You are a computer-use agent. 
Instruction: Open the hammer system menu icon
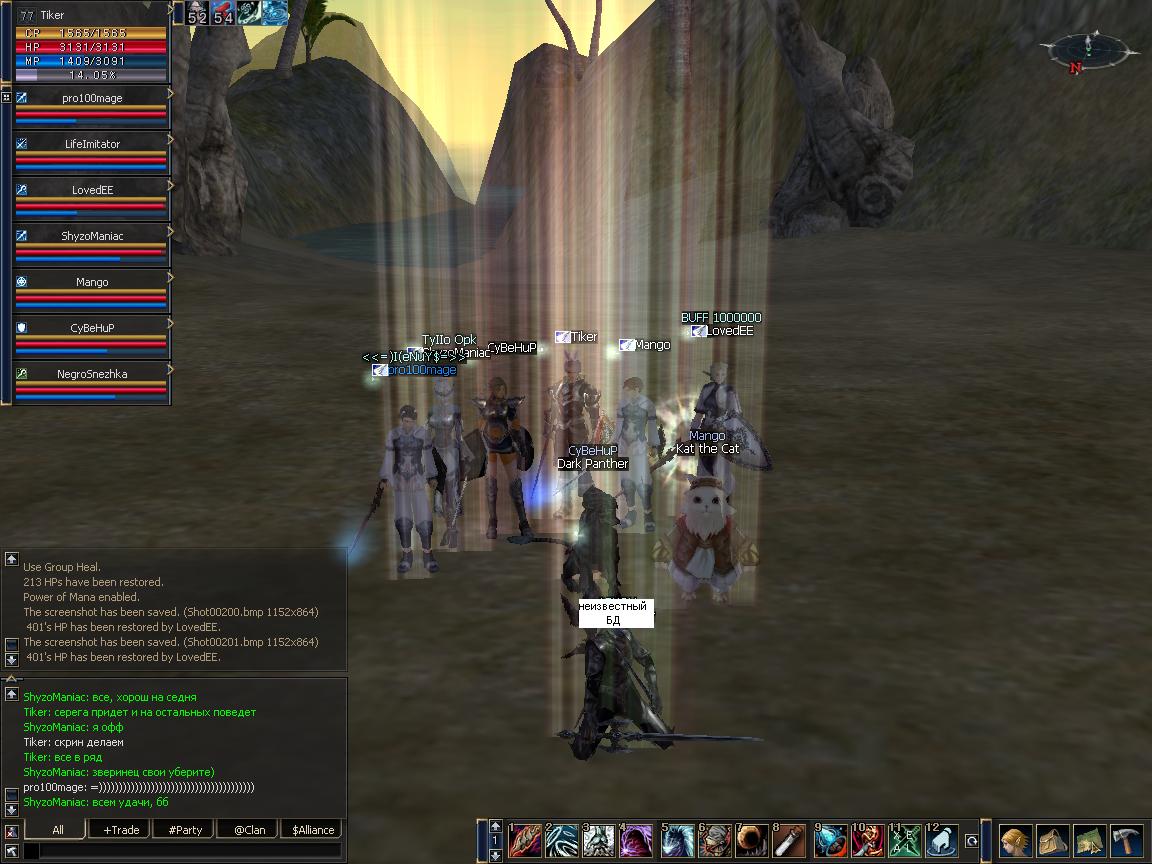[1127, 840]
